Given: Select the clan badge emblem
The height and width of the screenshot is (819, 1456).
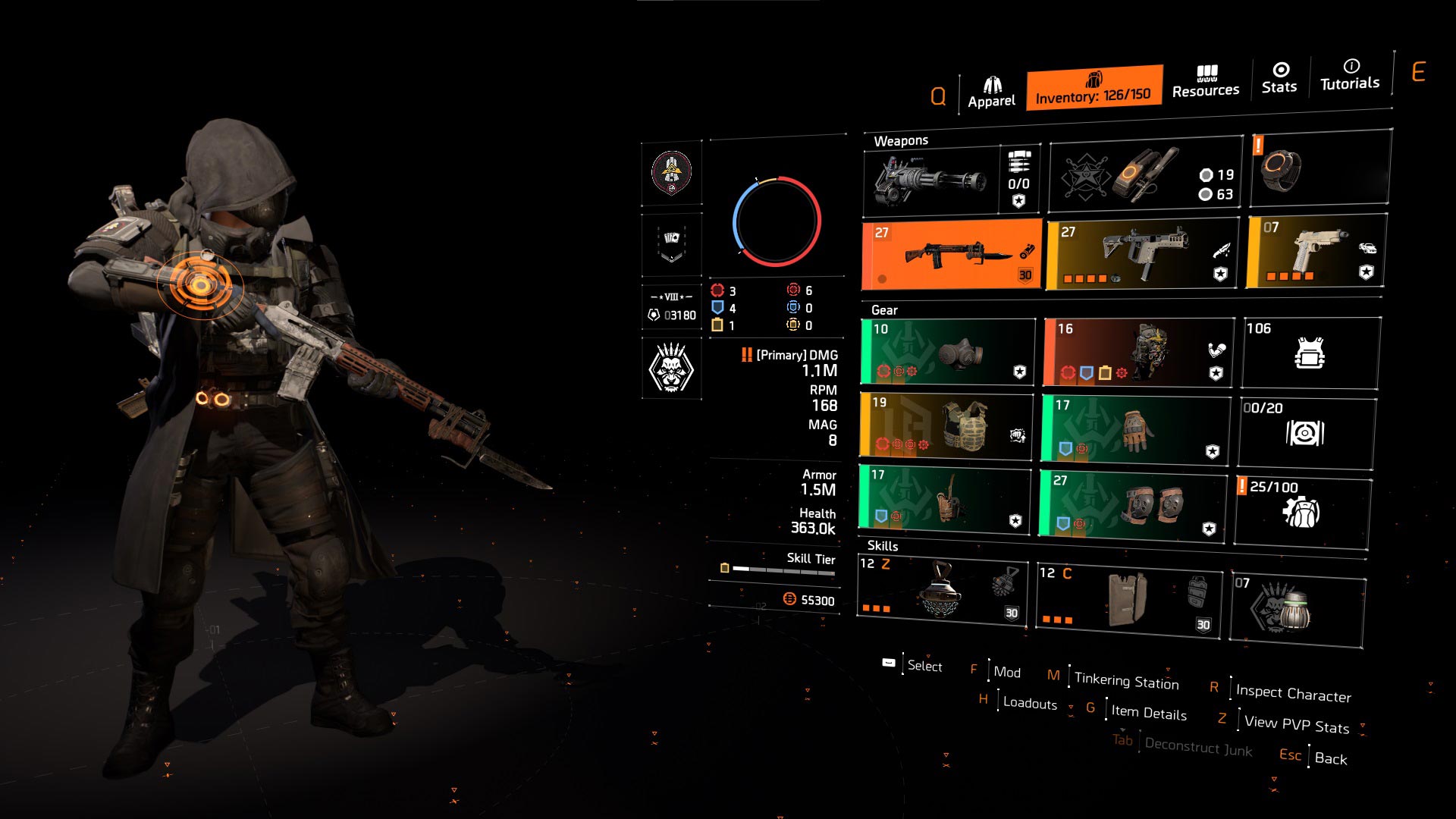Looking at the screenshot, I should (x=670, y=173).
